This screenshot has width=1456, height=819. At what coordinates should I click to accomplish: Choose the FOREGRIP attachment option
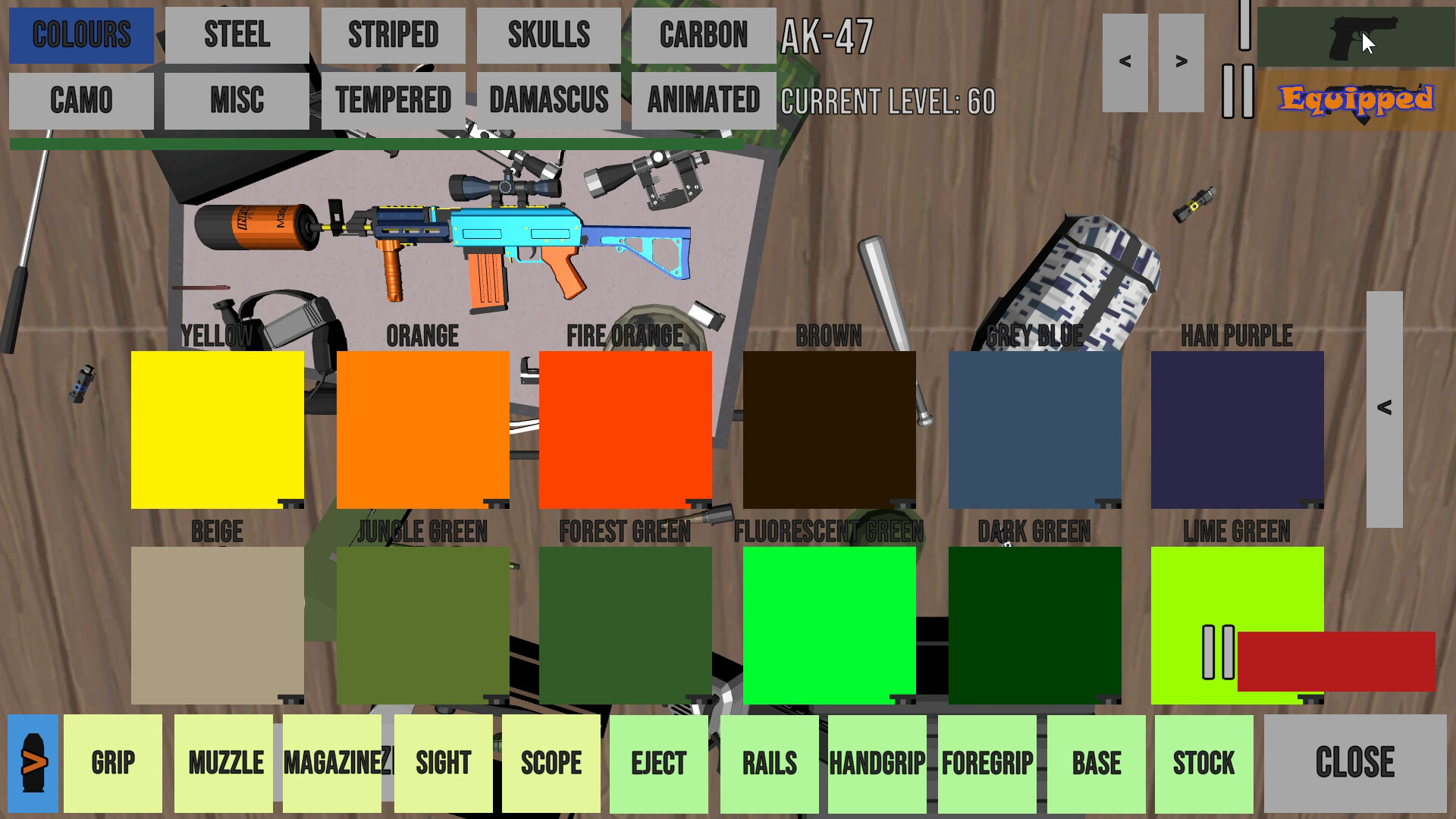tap(987, 762)
